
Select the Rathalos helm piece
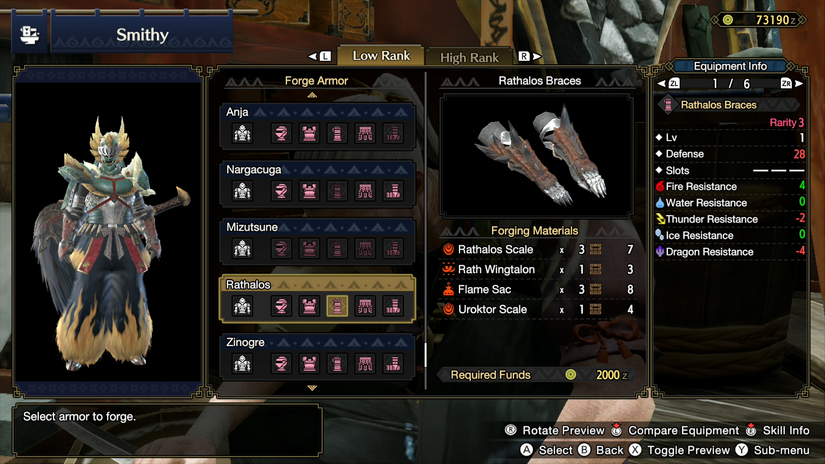[282, 306]
